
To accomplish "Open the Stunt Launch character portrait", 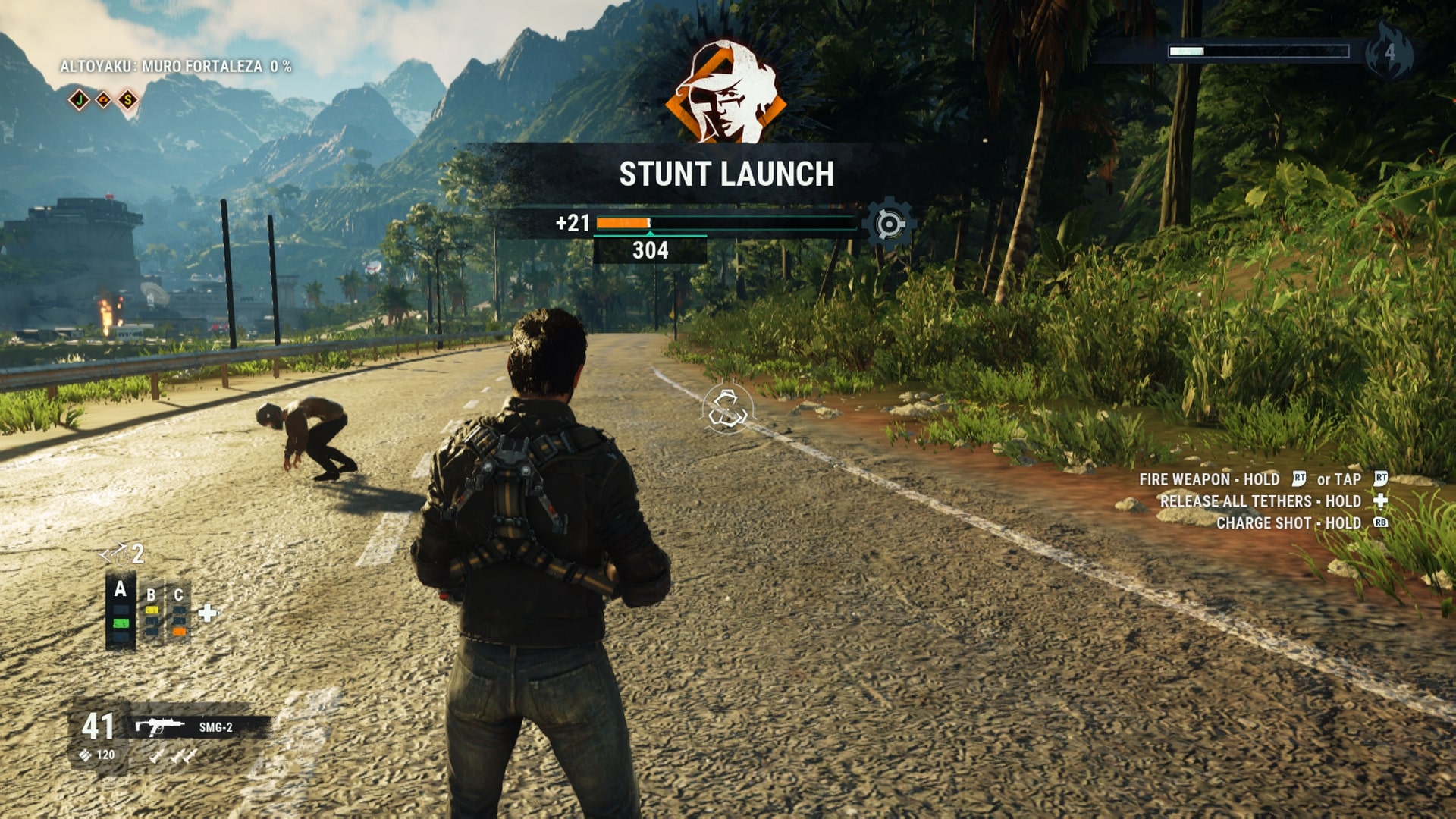I will tap(726, 93).
